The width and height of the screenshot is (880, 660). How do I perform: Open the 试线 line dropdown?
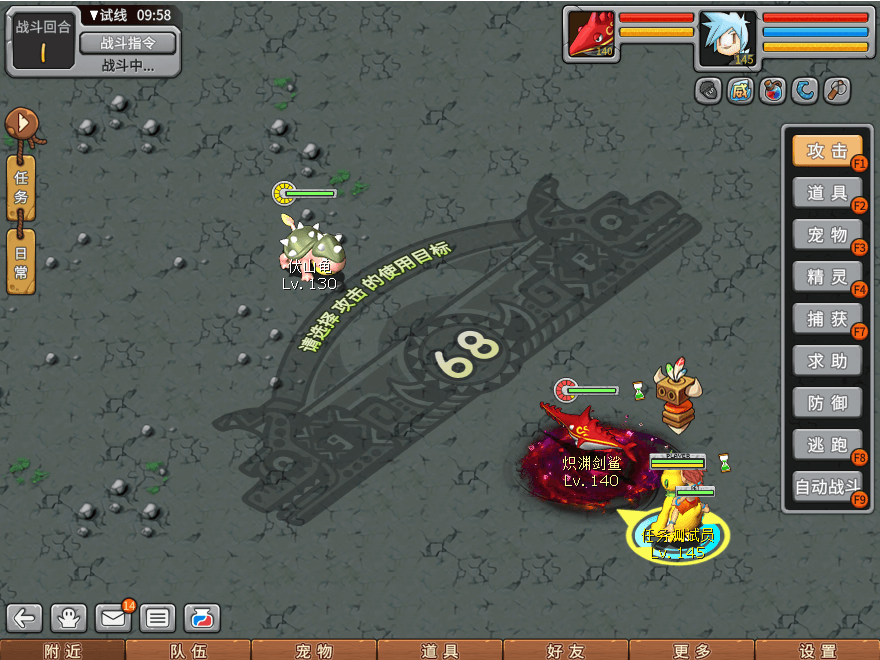point(128,15)
